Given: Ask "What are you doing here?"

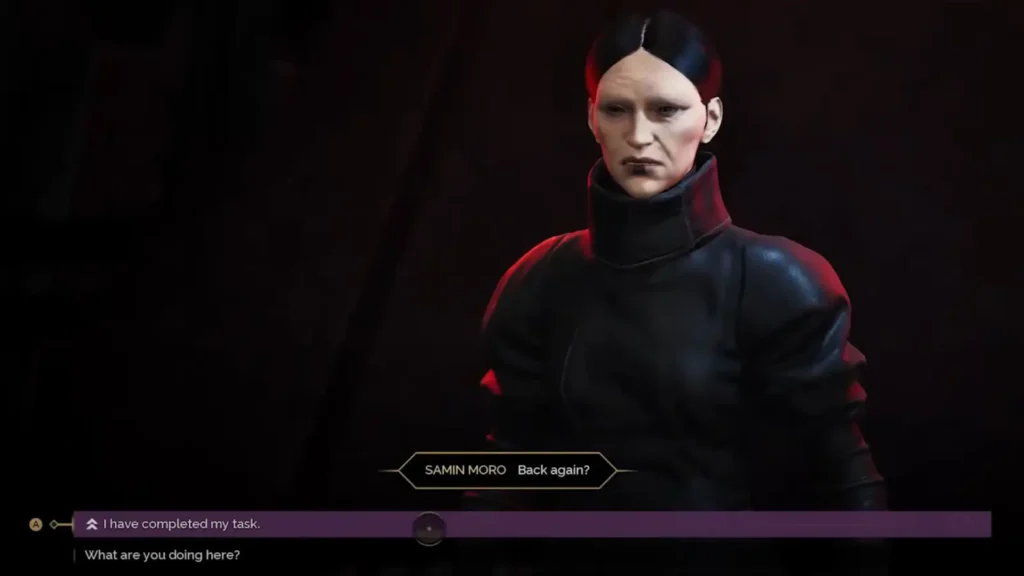Looking at the screenshot, I should [162, 555].
